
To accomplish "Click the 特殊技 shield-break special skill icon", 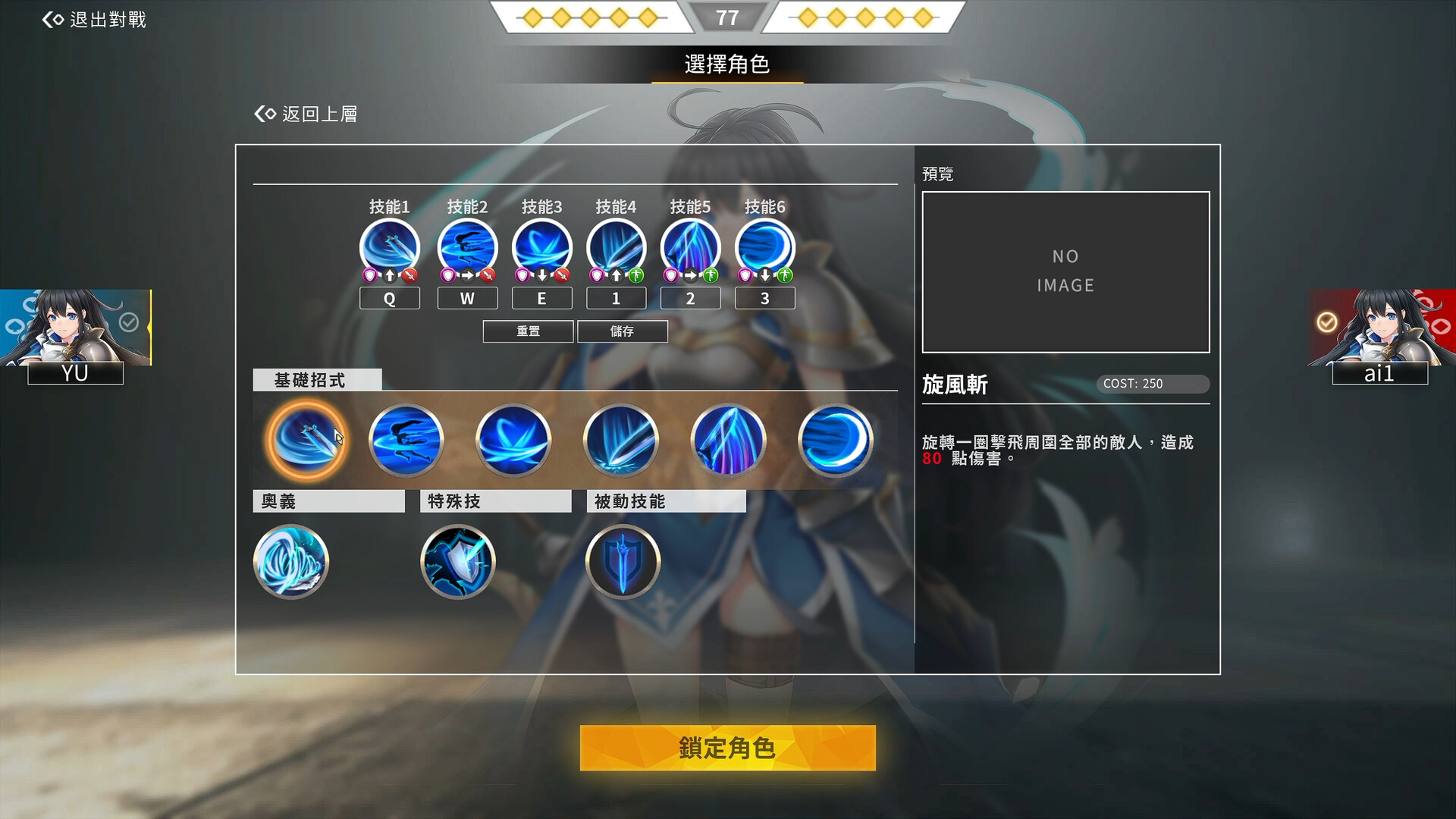I will (x=458, y=562).
